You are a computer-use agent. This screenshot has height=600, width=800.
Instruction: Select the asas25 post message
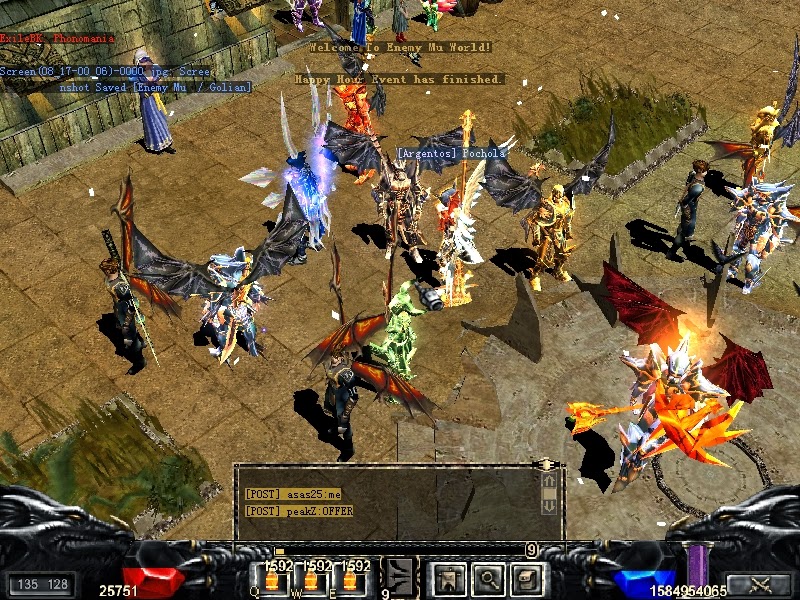[x=293, y=494]
